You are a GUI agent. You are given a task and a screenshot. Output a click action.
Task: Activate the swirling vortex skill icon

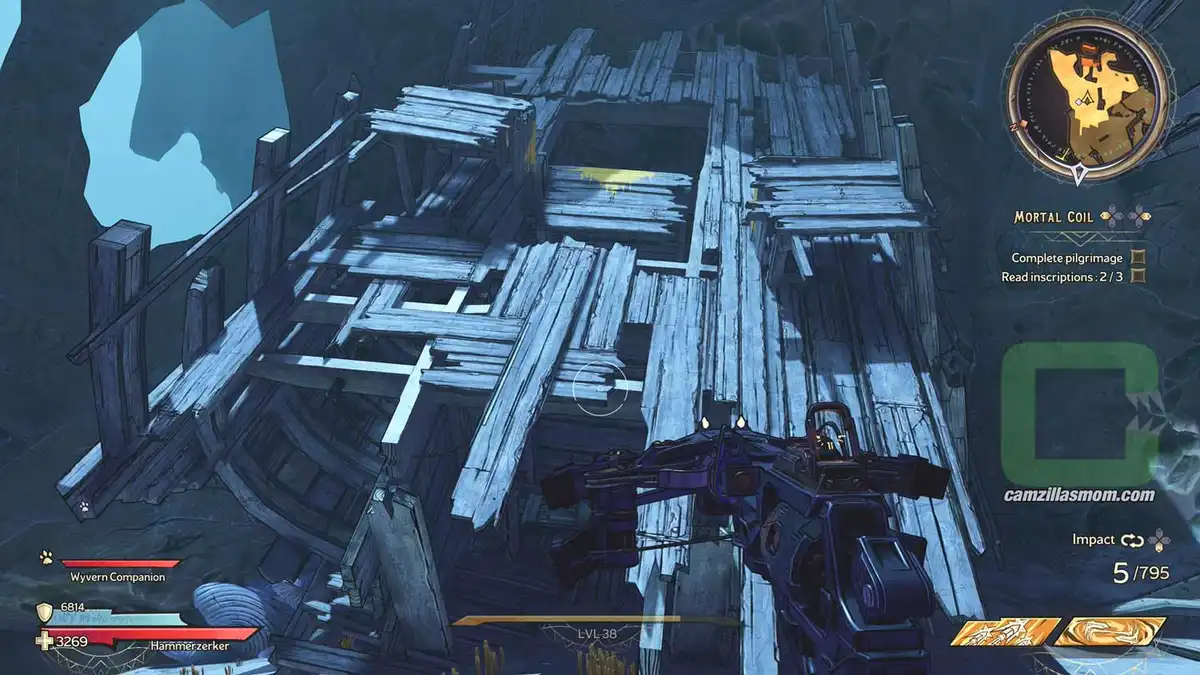[1111, 632]
